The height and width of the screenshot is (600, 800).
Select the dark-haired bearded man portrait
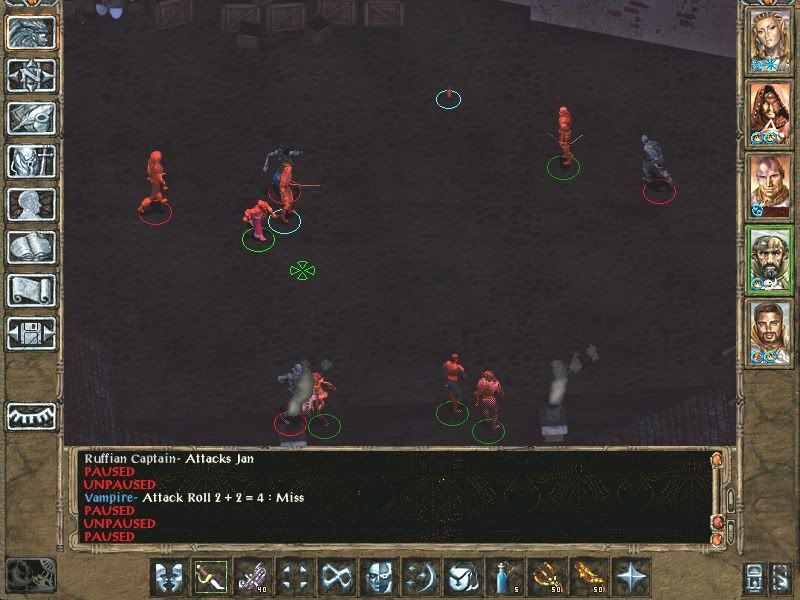[771, 331]
